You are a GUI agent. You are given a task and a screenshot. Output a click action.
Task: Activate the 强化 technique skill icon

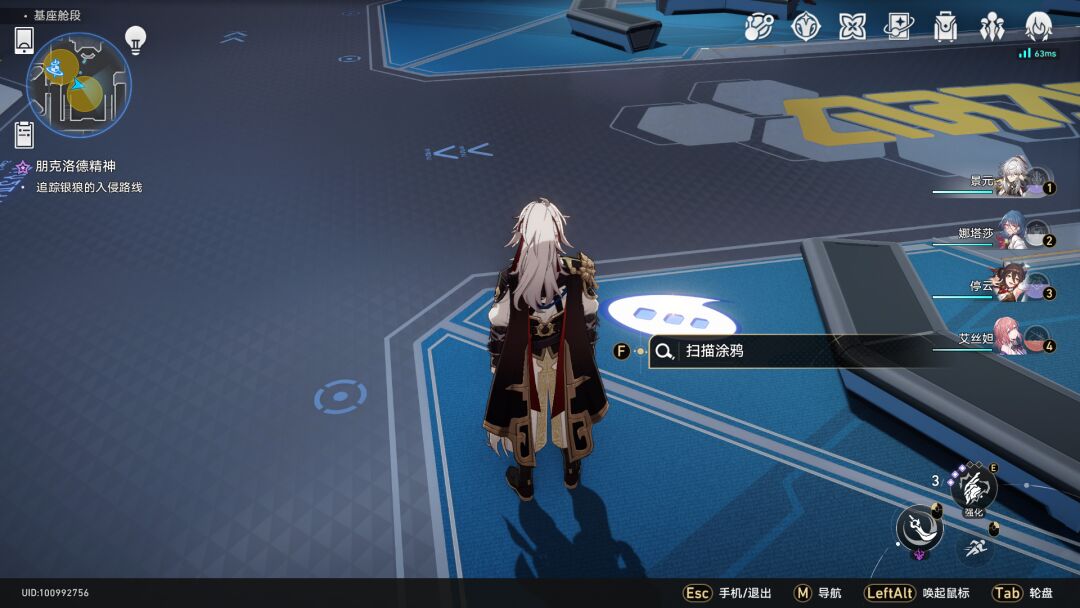(x=973, y=490)
